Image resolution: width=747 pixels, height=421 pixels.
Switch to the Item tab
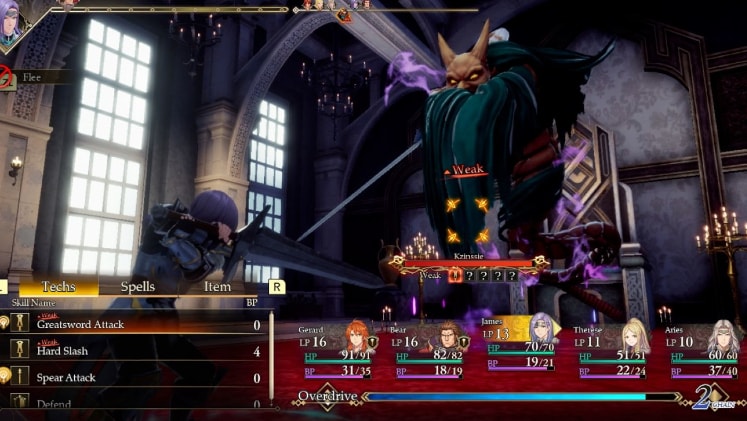click(217, 287)
